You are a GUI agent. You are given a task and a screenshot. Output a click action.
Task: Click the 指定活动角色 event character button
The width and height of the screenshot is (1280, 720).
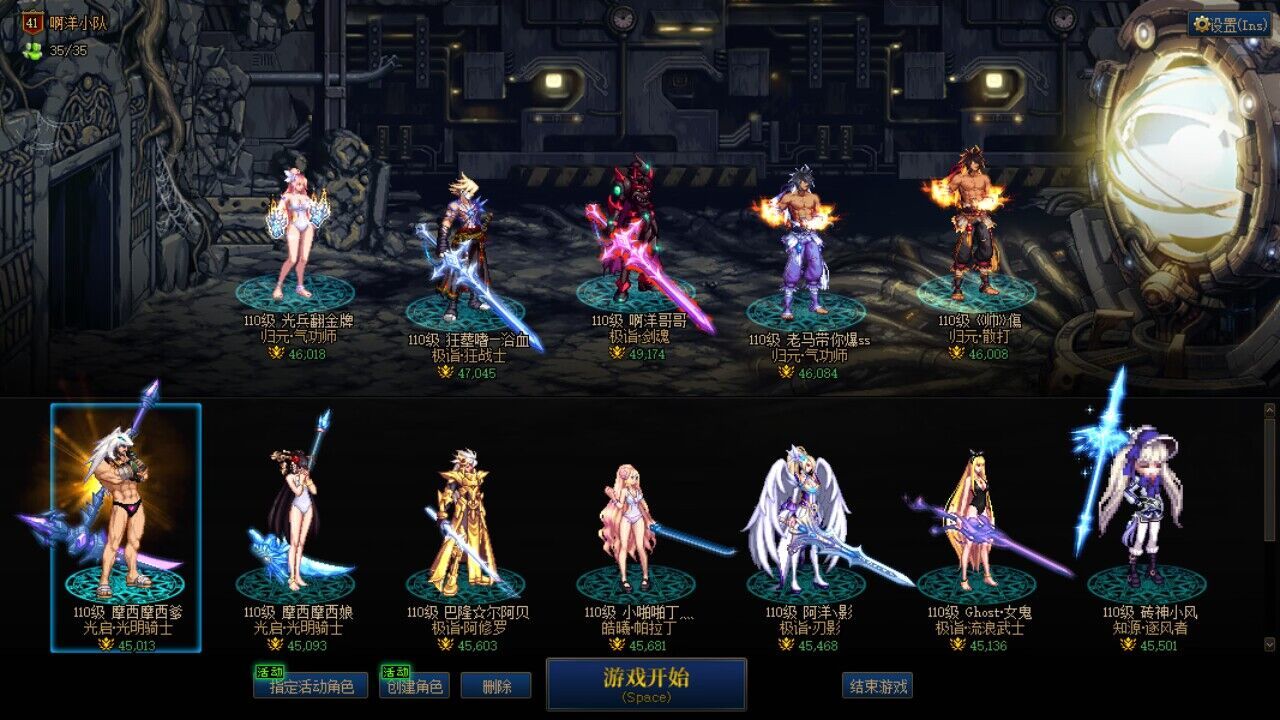(x=311, y=686)
